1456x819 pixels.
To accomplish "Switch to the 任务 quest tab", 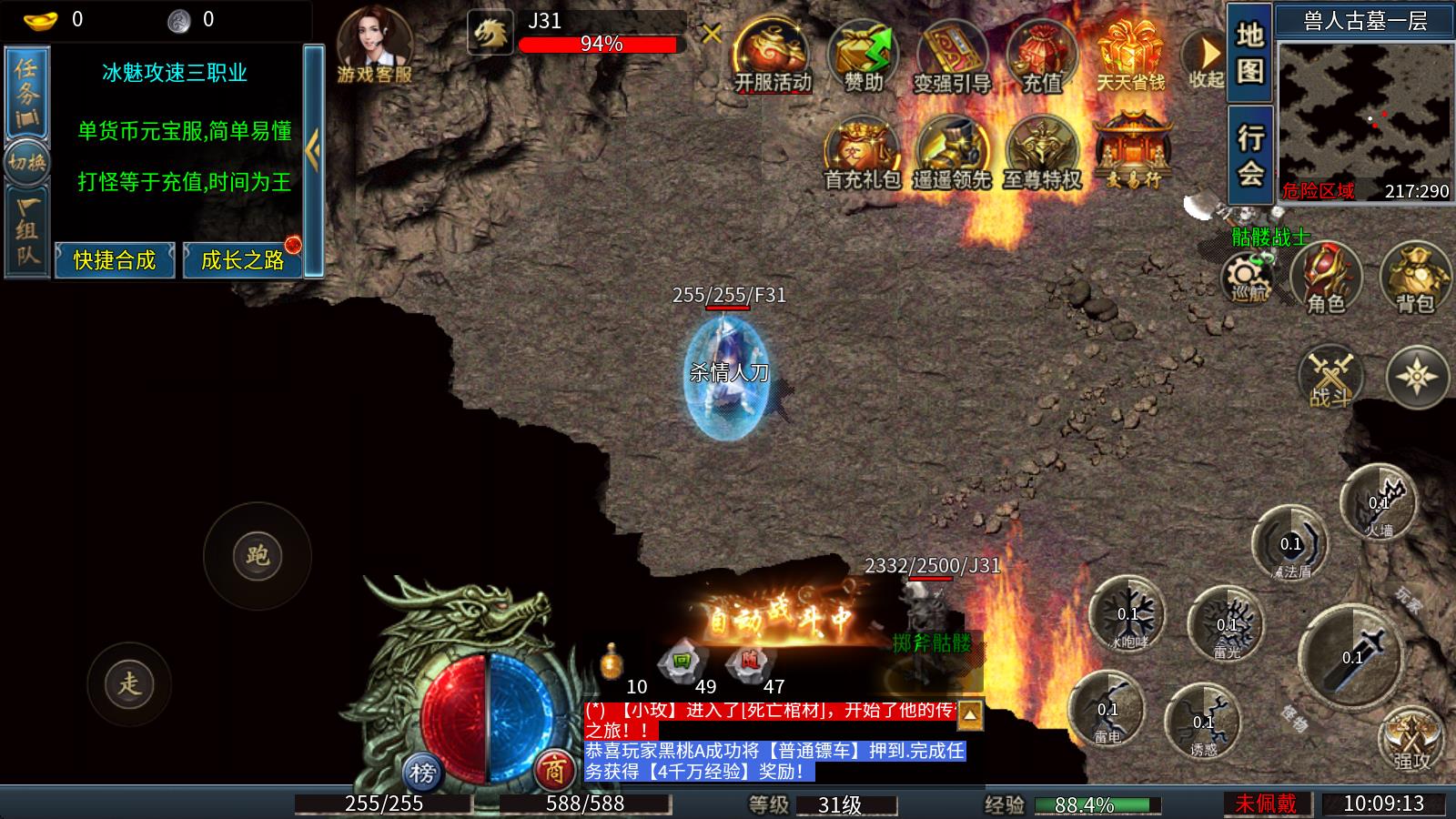I will click(x=27, y=91).
